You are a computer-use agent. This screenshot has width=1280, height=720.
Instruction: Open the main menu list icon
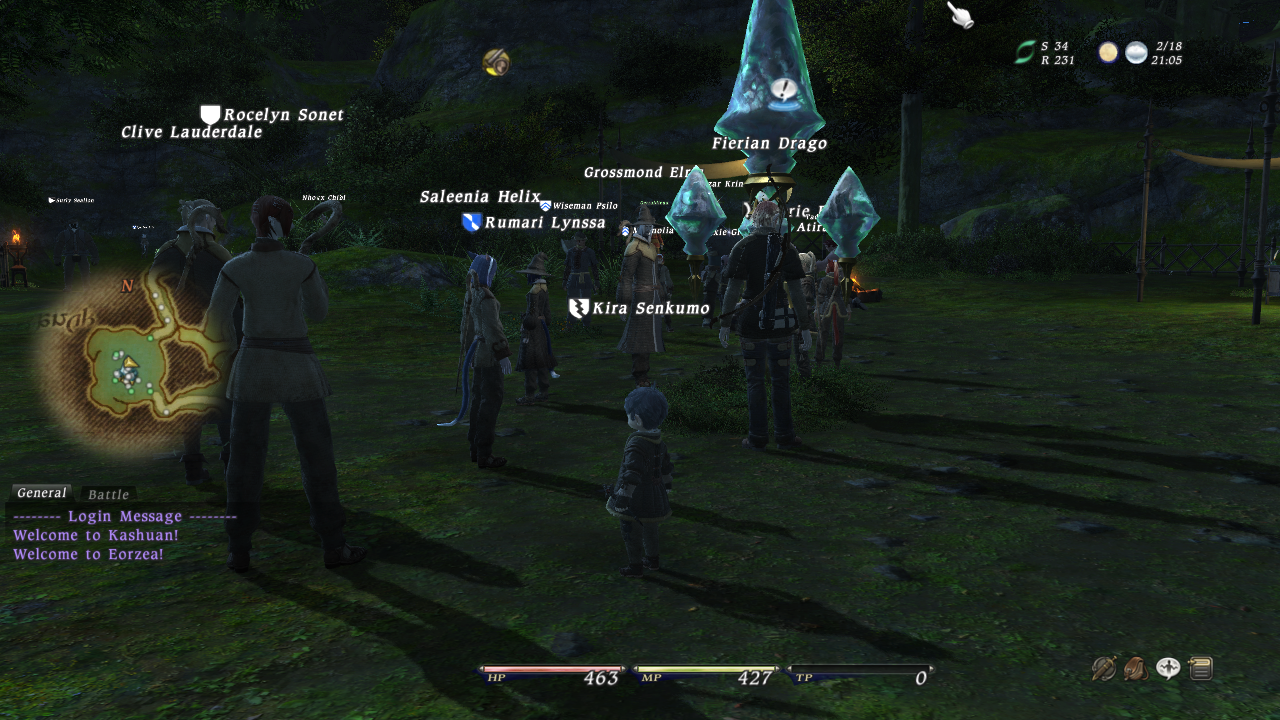pos(1201,668)
